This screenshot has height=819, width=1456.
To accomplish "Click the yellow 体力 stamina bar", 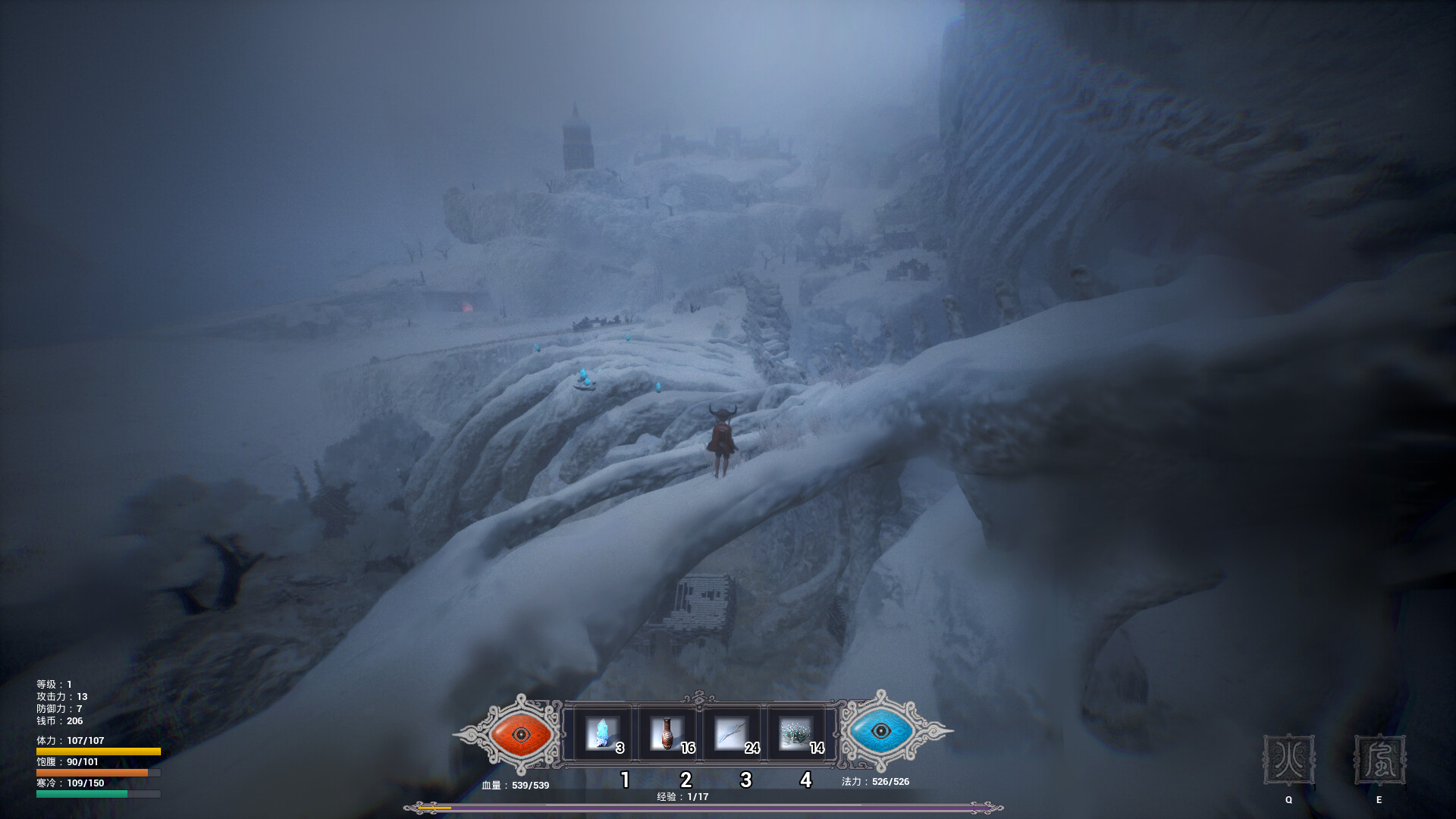I will pos(91,750).
